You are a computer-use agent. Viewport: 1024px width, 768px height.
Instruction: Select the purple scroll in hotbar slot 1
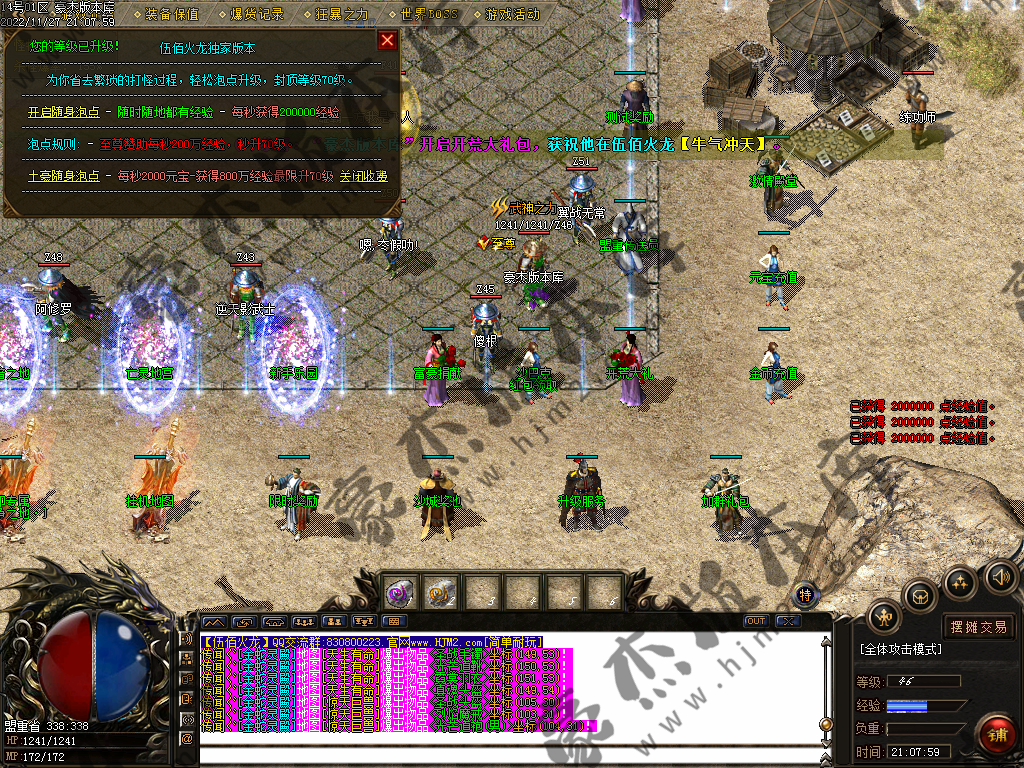(401, 593)
